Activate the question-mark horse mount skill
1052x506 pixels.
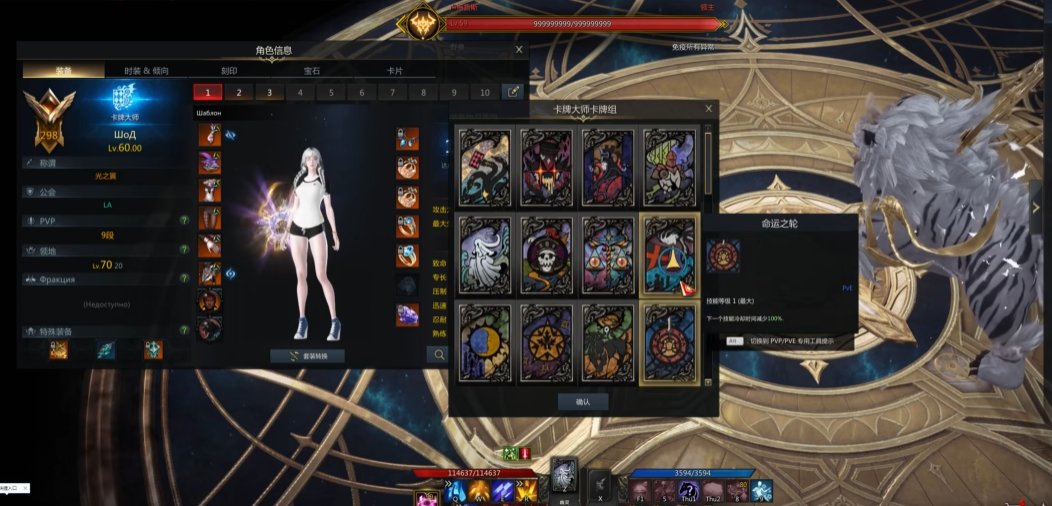tap(687, 490)
